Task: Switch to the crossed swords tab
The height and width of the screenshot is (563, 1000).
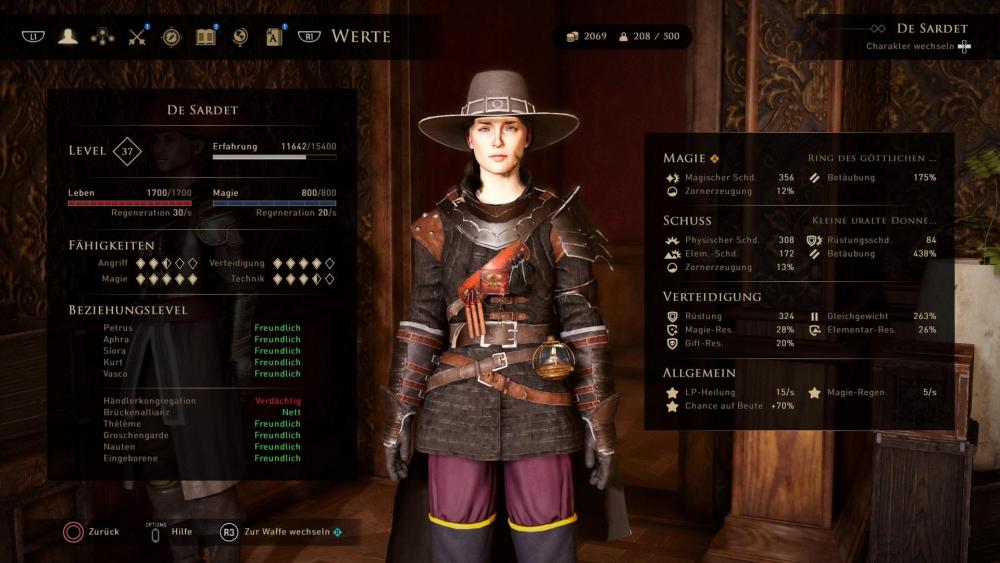Action: click(137, 38)
